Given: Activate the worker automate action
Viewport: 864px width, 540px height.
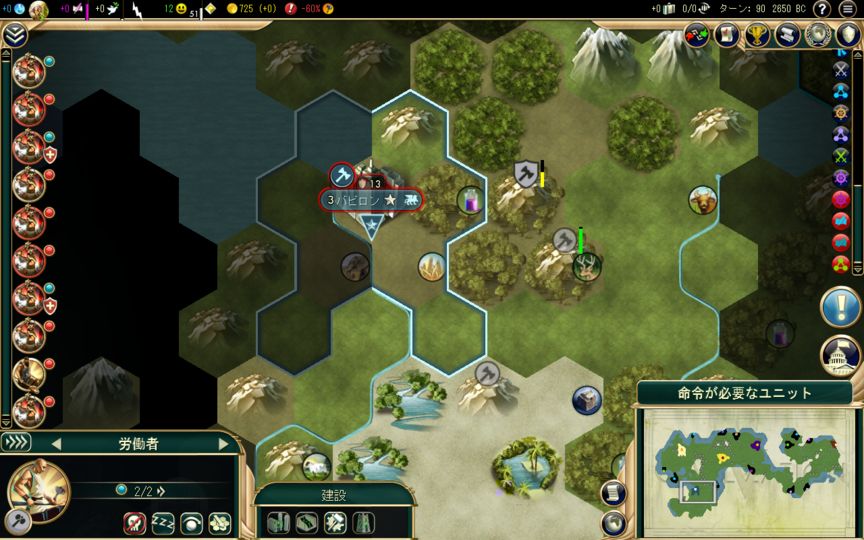Looking at the screenshot, I should click(219, 523).
